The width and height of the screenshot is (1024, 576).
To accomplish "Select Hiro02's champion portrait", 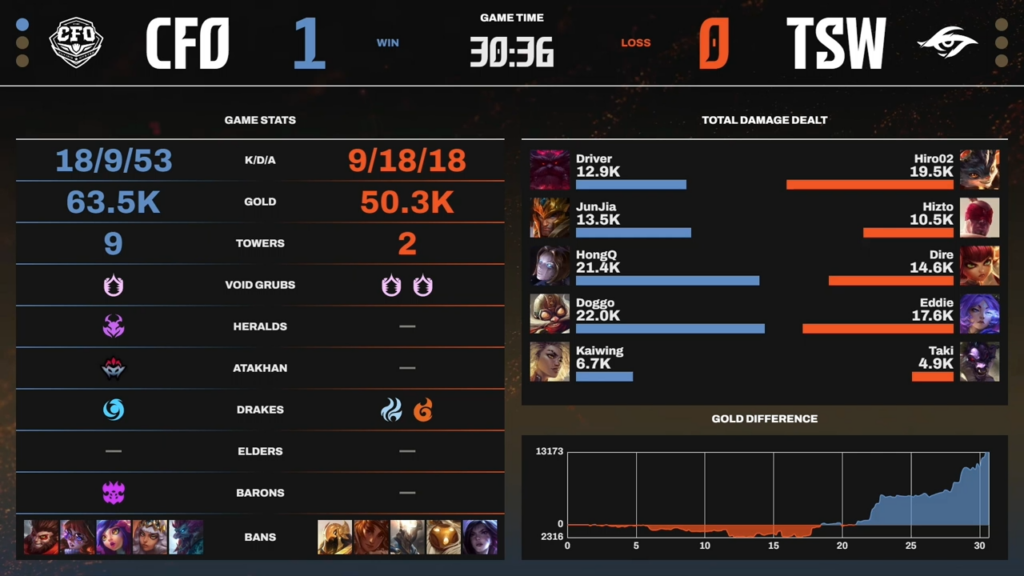I will point(979,170).
